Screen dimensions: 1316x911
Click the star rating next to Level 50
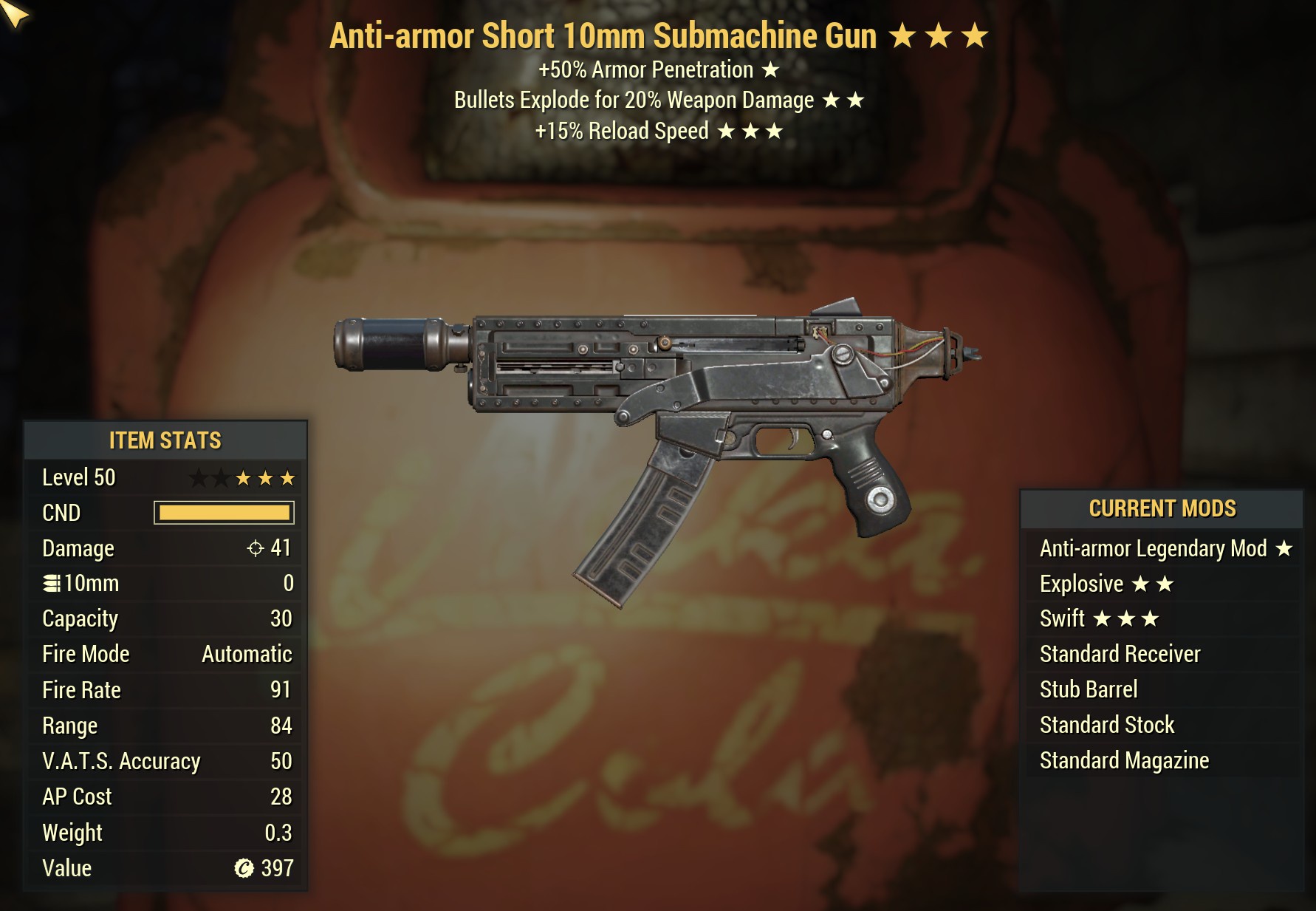(242, 477)
